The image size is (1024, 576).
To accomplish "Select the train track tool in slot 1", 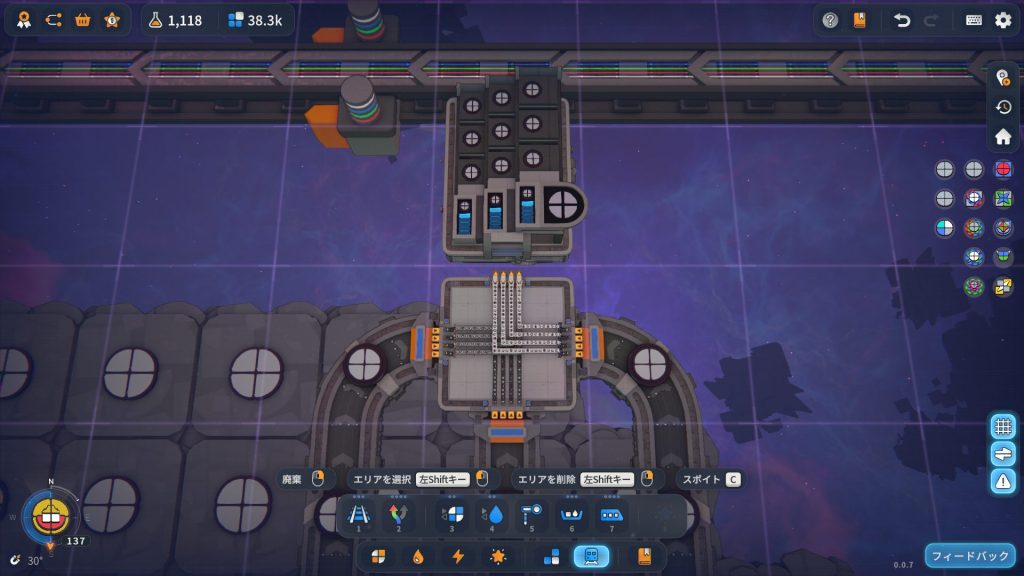I will point(358,515).
